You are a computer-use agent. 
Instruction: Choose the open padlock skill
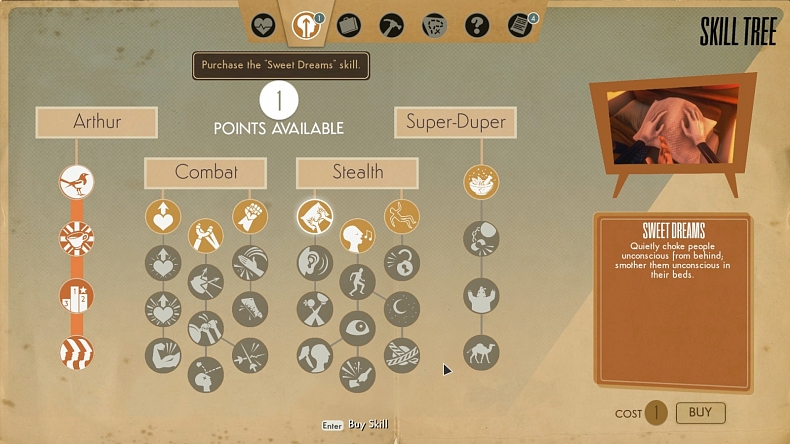coord(402,263)
